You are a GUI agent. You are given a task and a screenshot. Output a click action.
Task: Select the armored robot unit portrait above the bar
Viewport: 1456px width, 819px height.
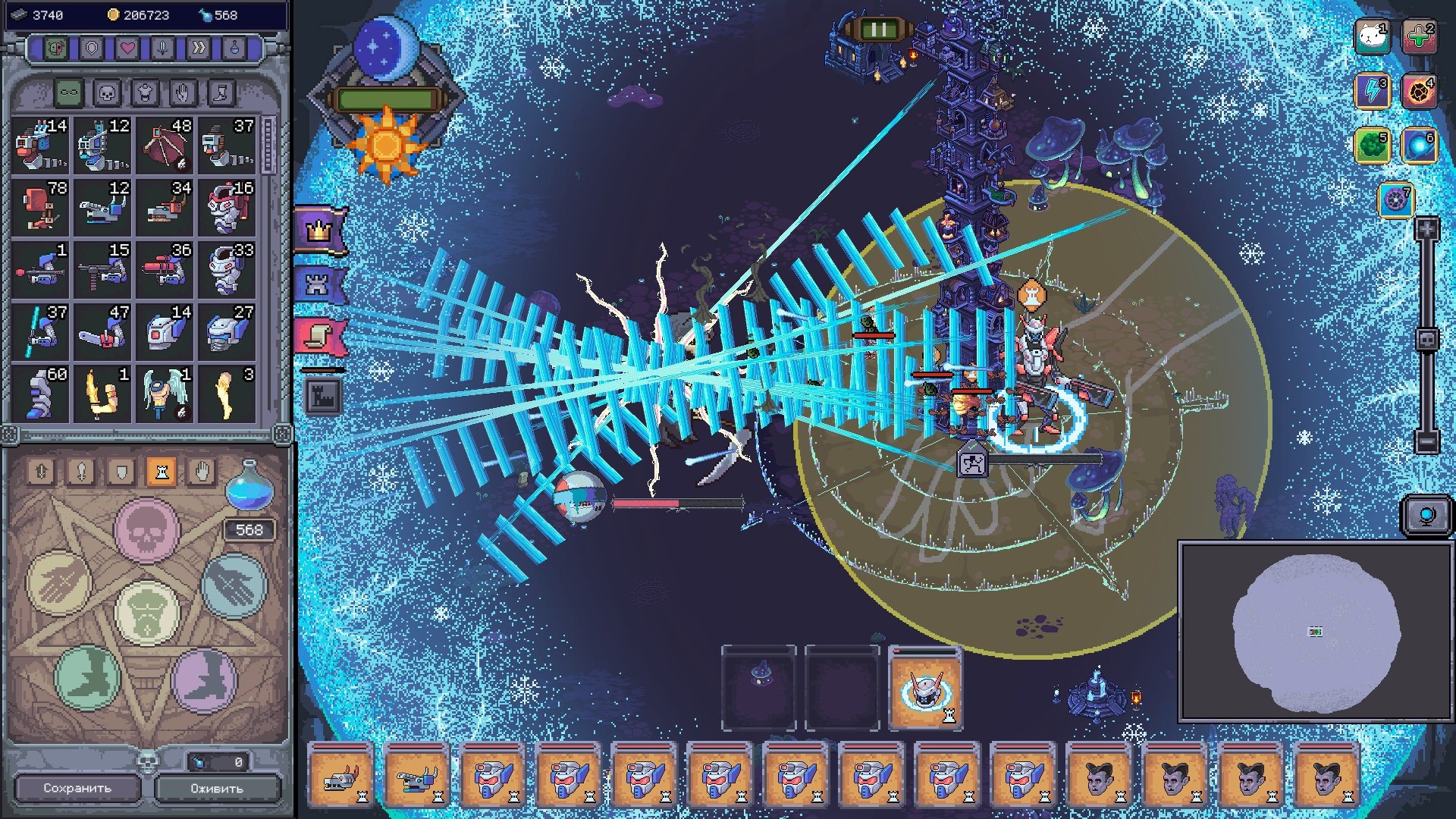coord(925,688)
